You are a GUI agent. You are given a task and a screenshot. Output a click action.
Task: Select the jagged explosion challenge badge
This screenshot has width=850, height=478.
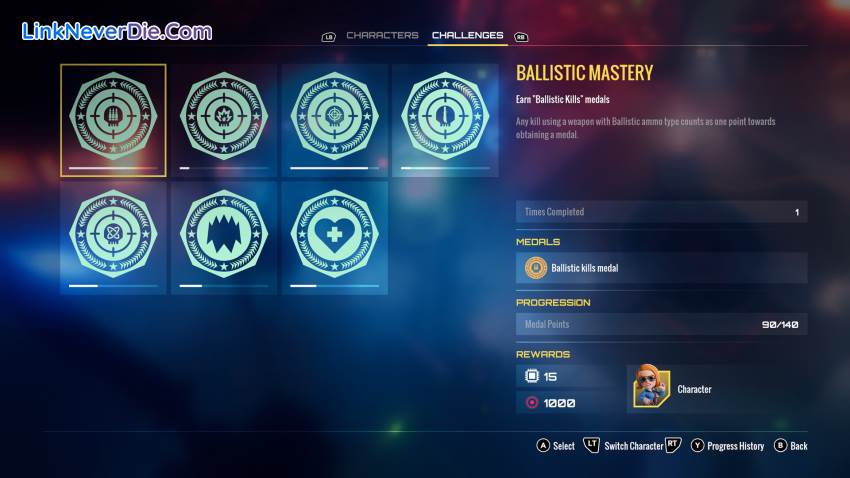pos(224,237)
